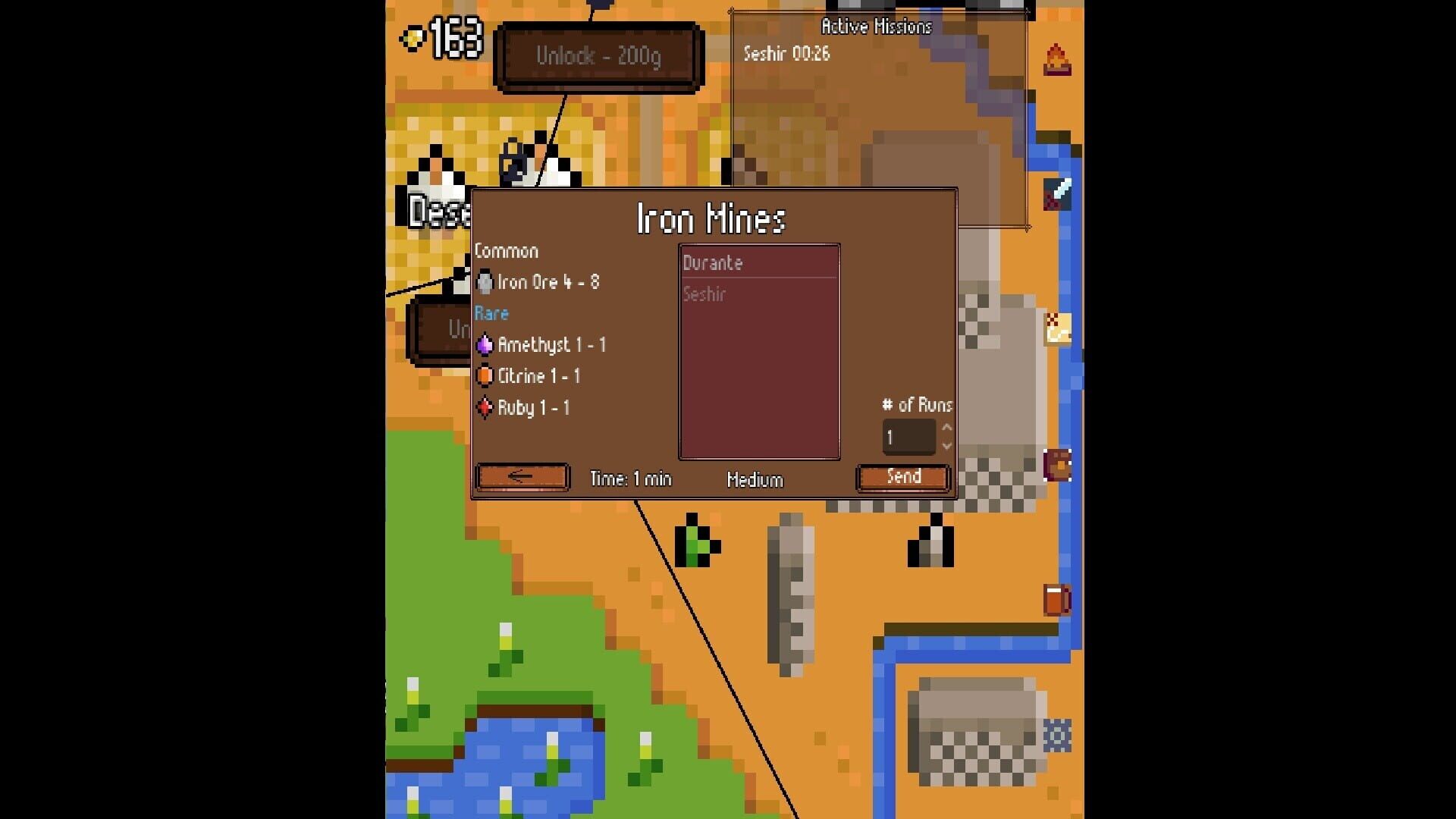The height and width of the screenshot is (819, 1456).
Task: Select the map scroll icon near the river
Action: click(1057, 329)
